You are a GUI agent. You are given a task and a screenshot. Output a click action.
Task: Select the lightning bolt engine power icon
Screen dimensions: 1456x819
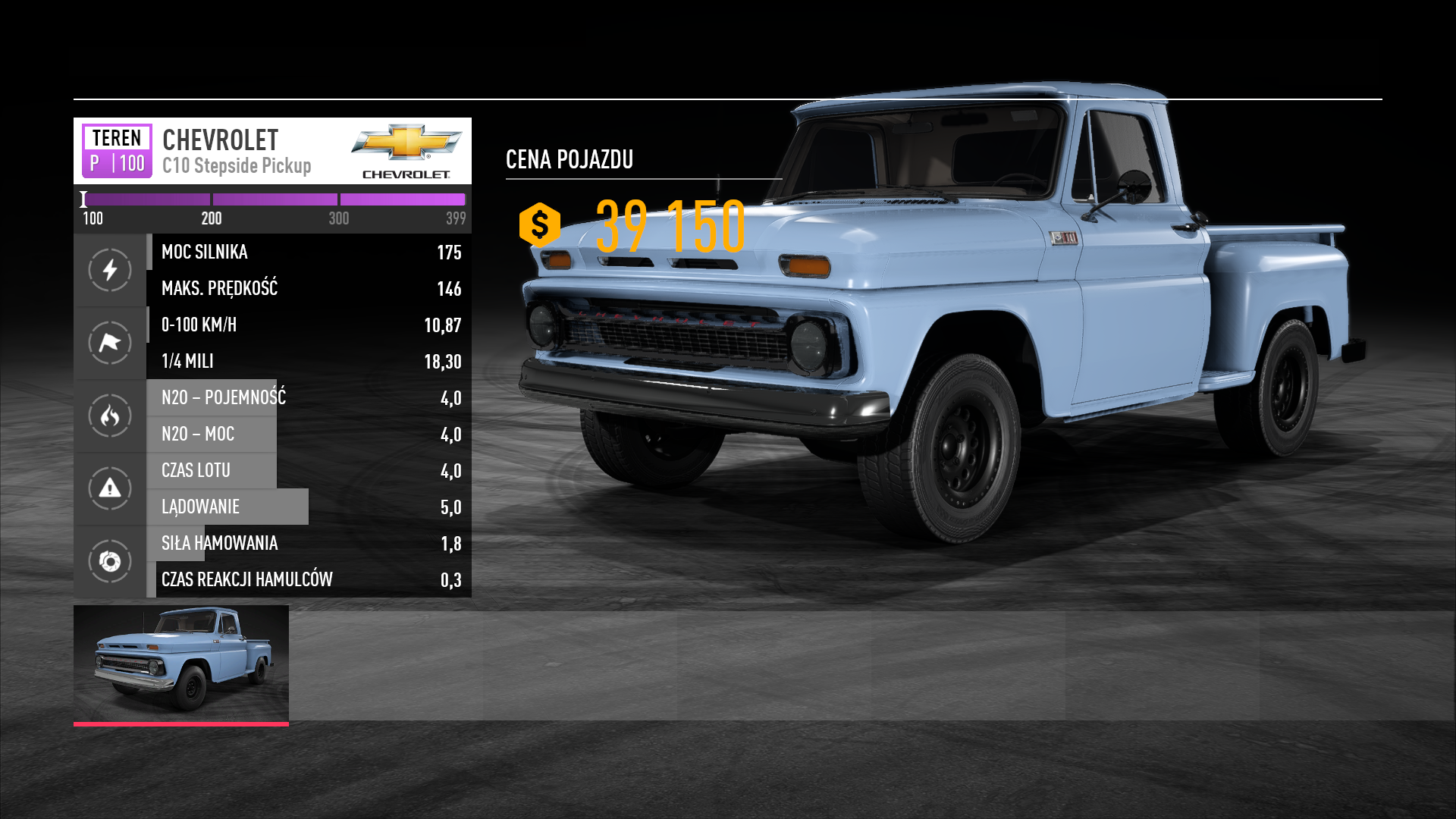(x=110, y=270)
